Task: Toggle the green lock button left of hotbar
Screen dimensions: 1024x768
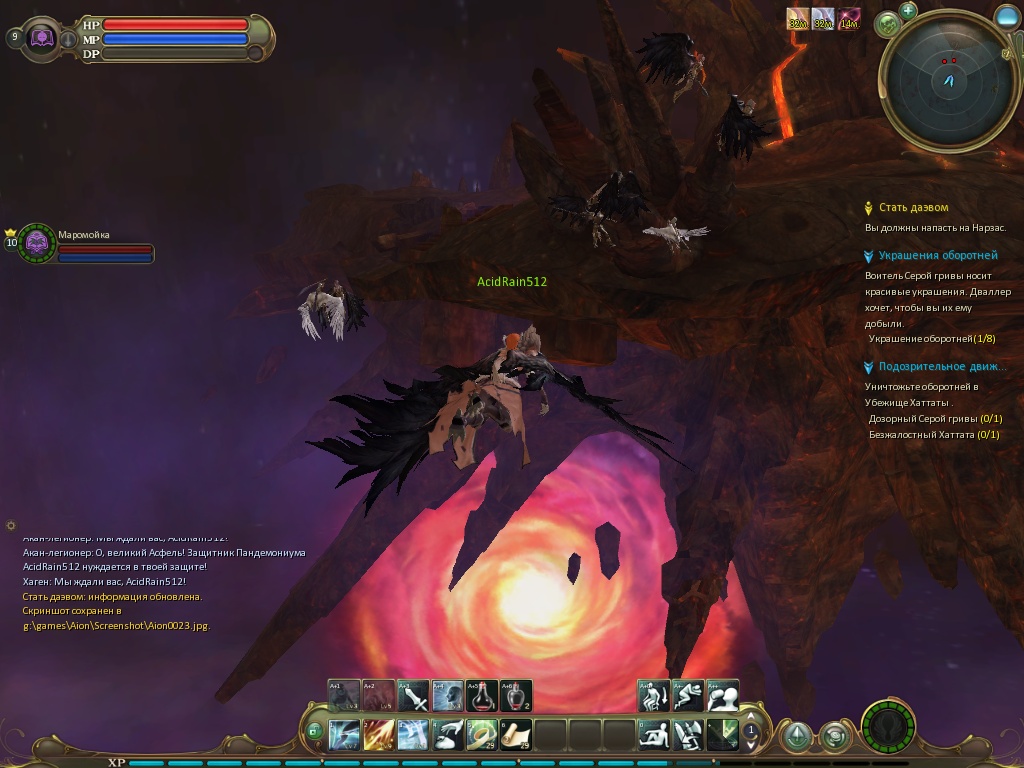Action: [314, 731]
